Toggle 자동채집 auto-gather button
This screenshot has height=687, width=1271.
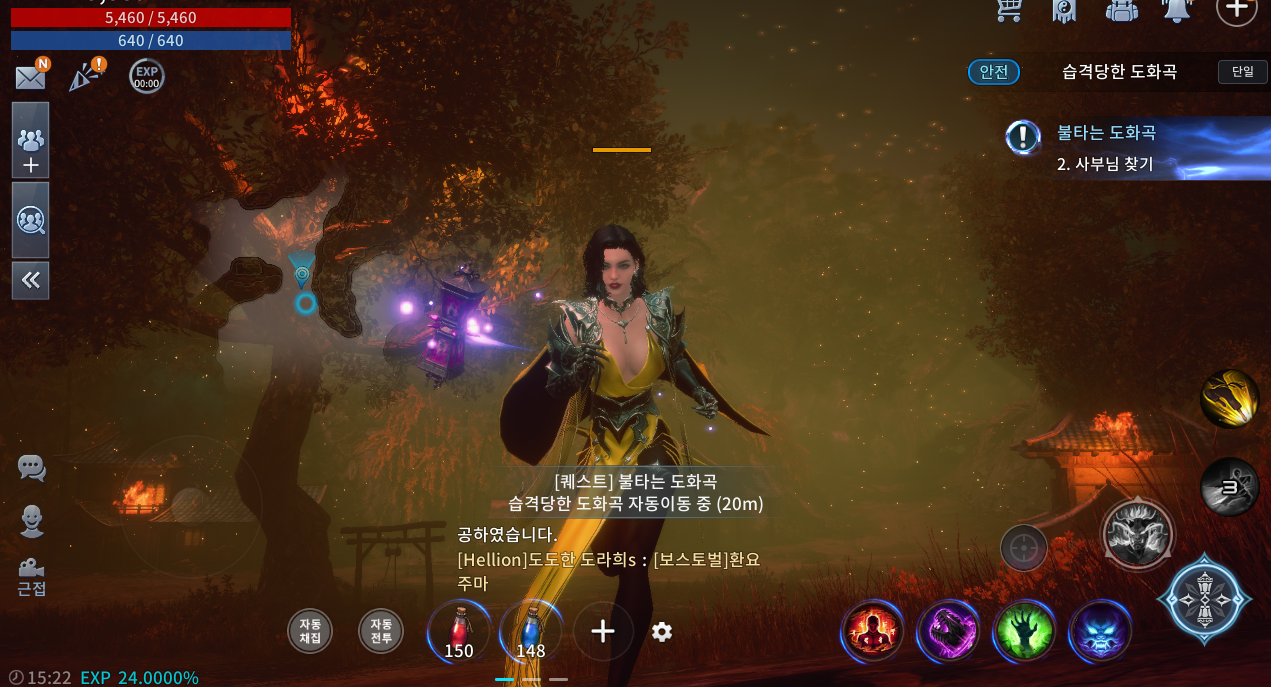310,631
